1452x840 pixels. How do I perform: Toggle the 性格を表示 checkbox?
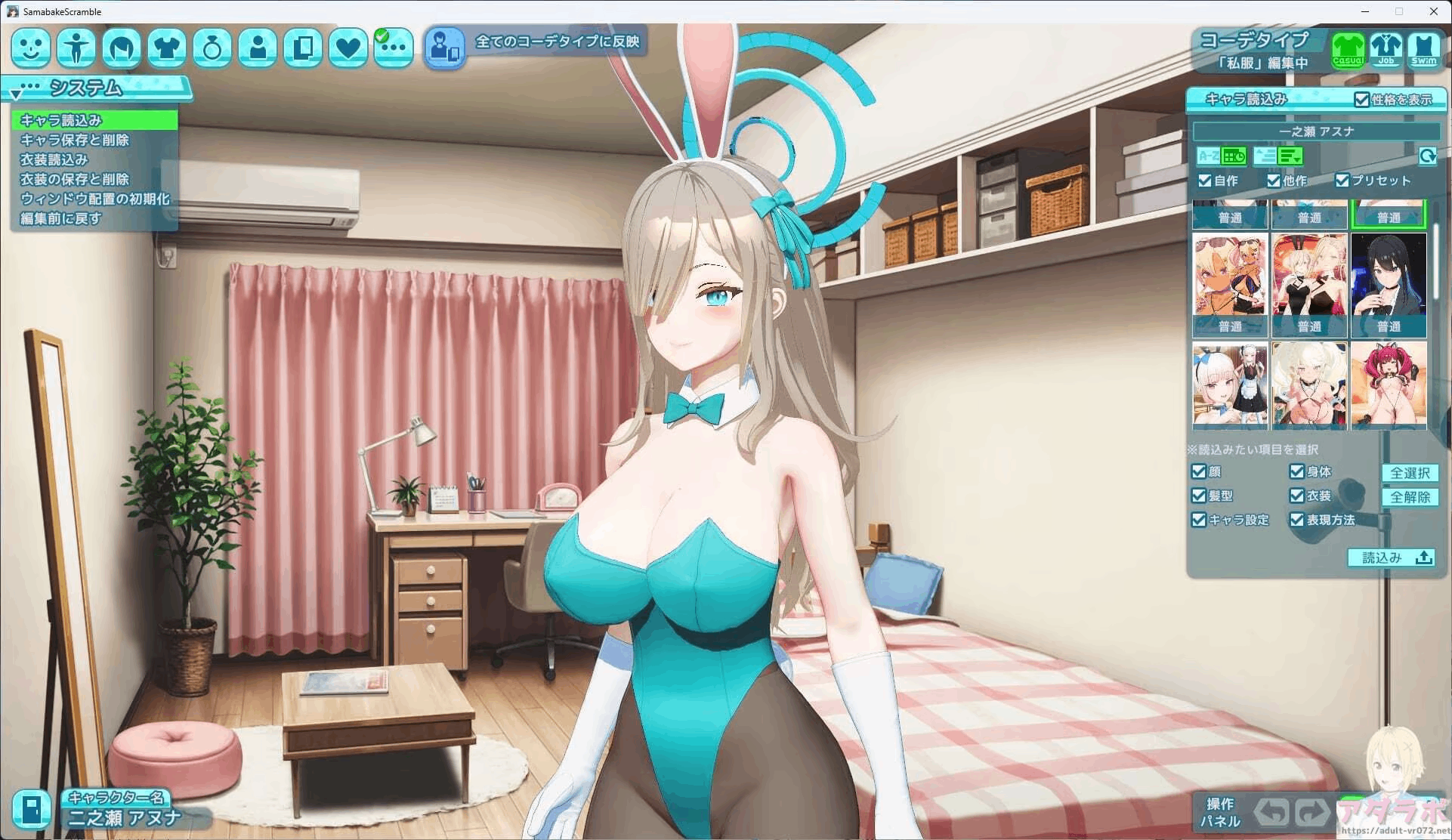pos(1361,100)
